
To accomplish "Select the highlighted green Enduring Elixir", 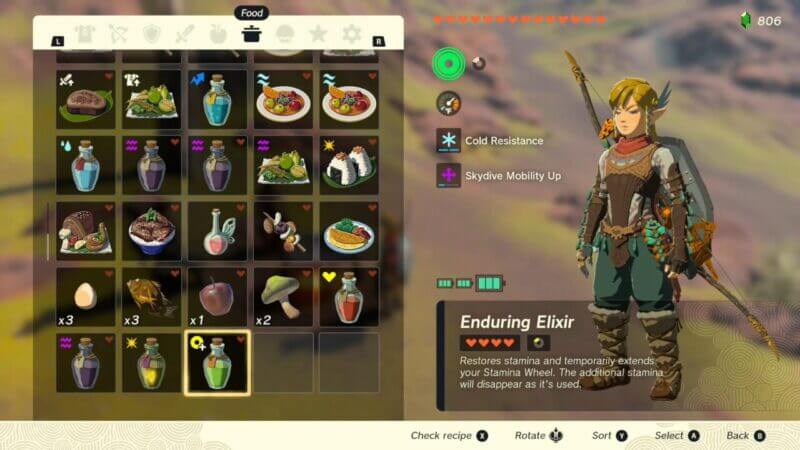I will (216, 362).
